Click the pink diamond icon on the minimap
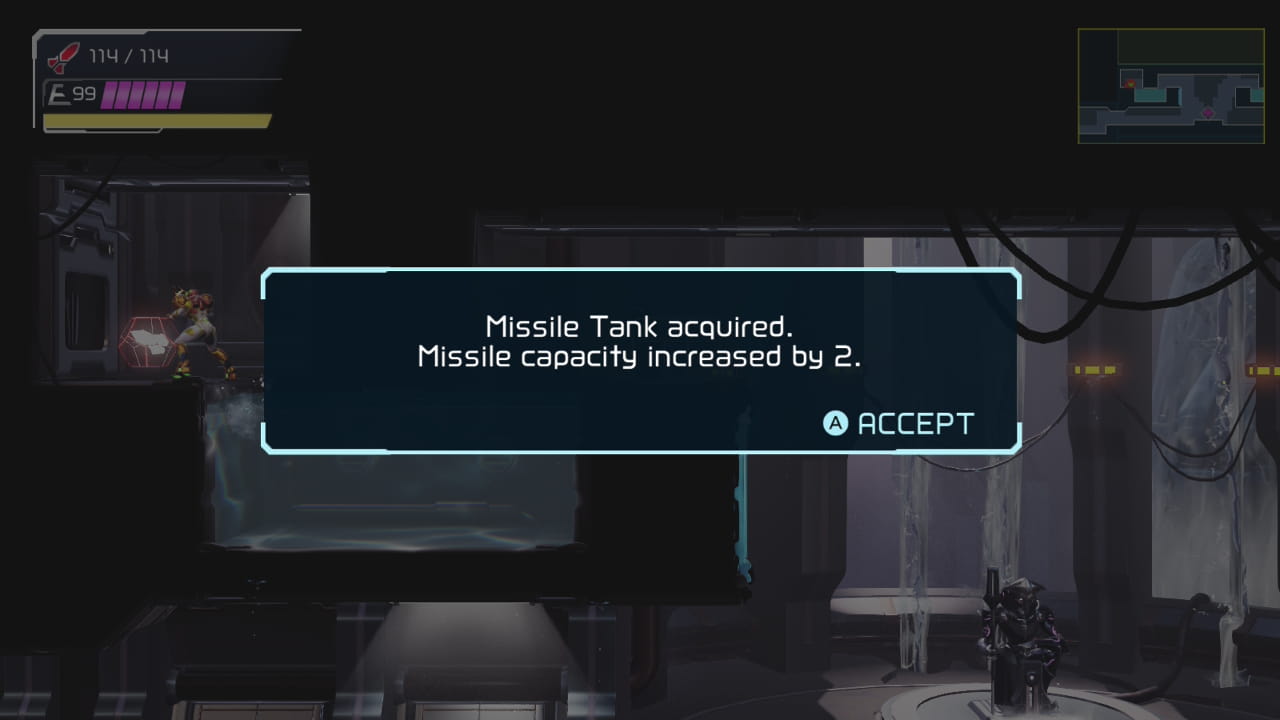 coord(1208,113)
